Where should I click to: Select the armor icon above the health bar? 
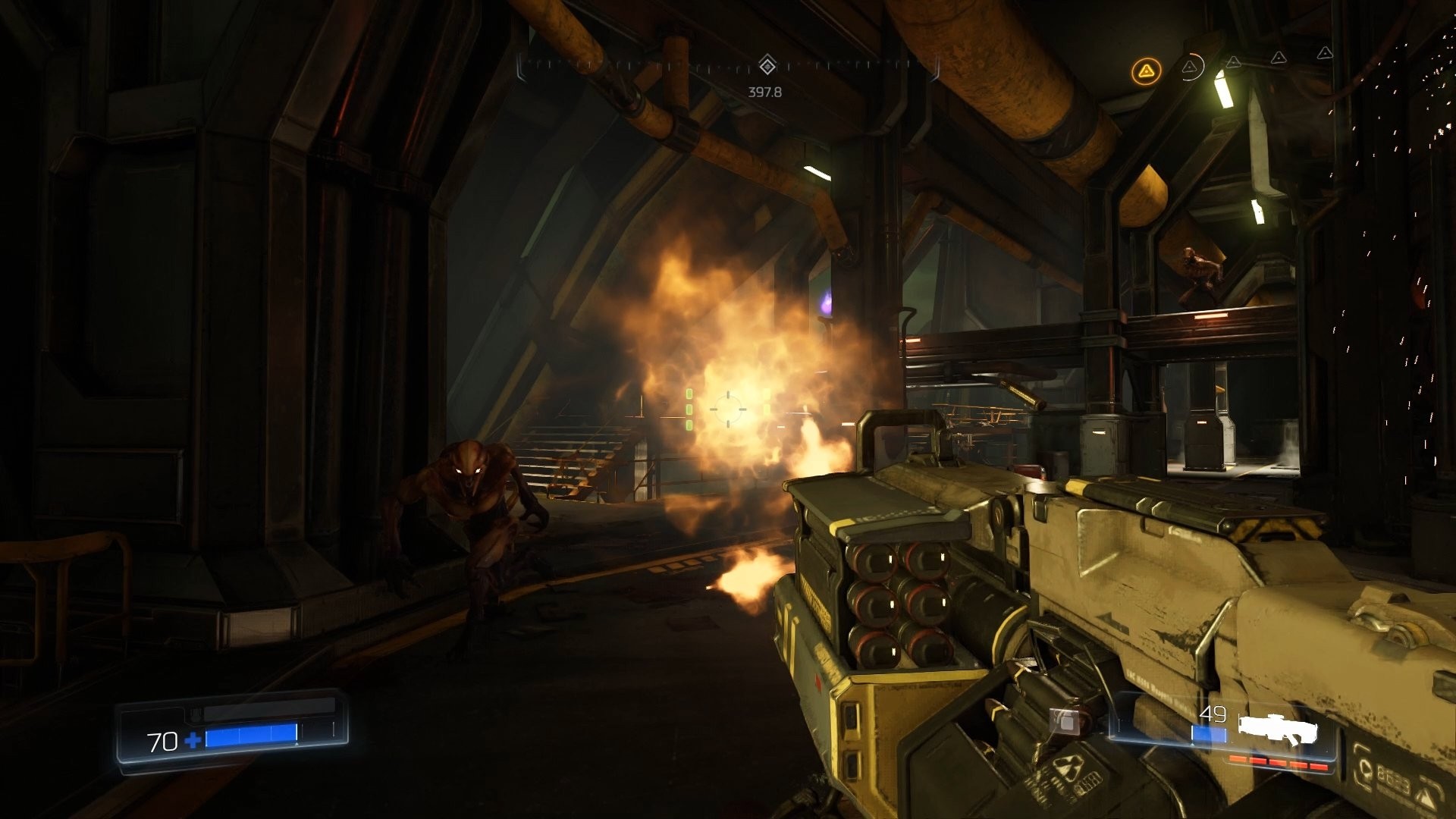pyautogui.click(x=196, y=714)
